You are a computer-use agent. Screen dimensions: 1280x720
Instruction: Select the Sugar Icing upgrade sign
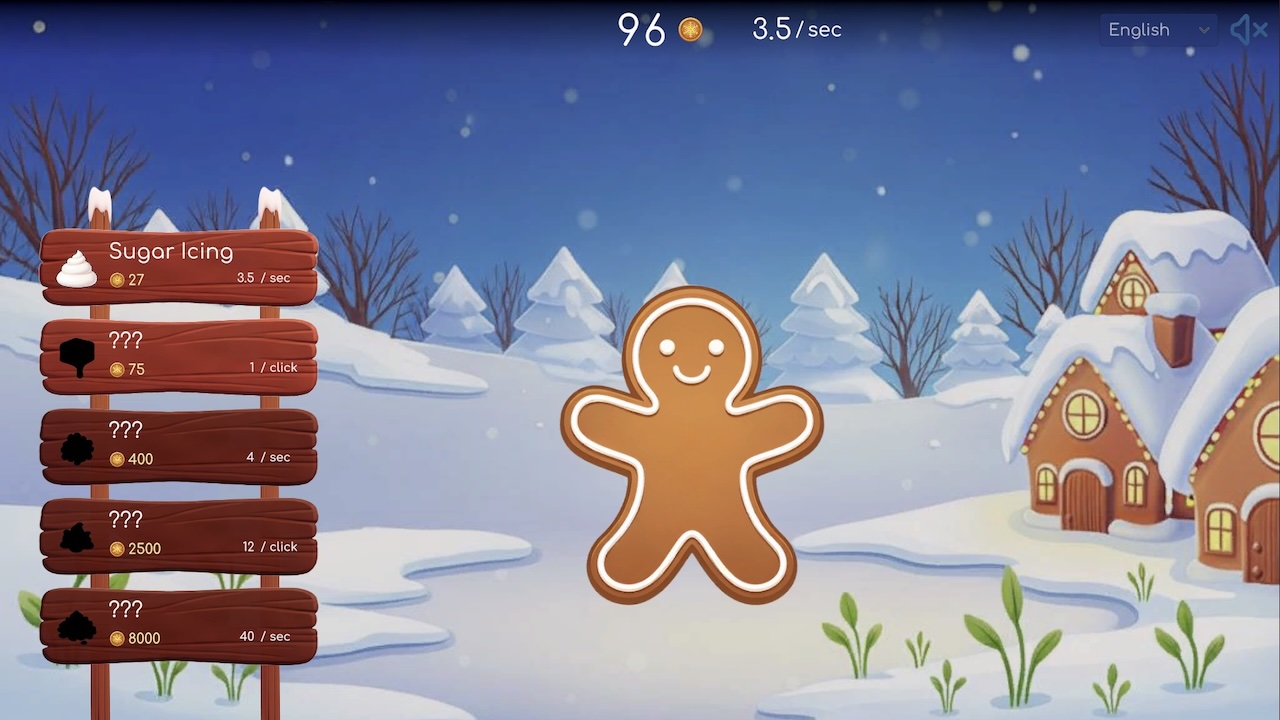coord(180,265)
